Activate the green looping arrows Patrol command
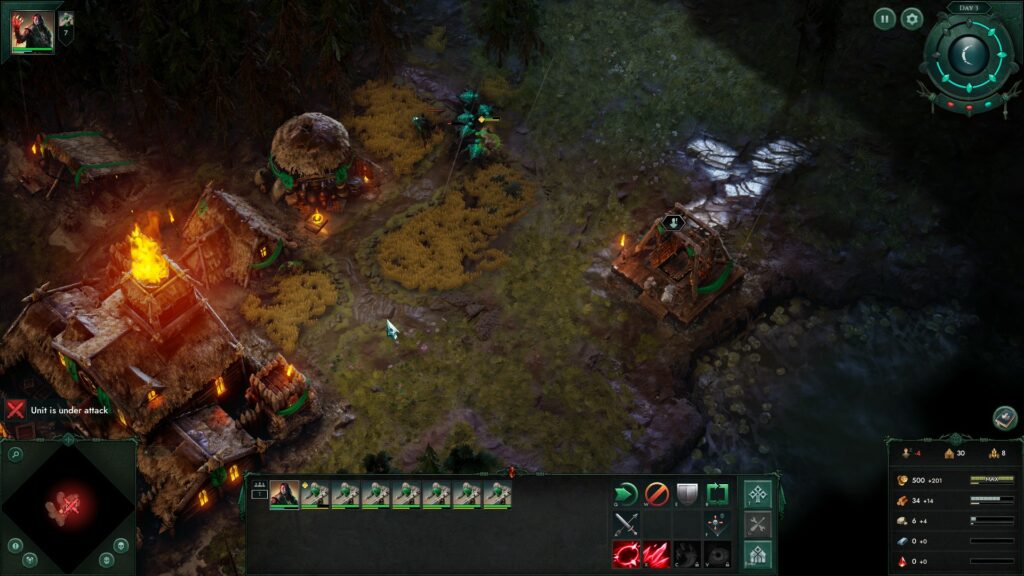1024x576 pixels. (x=717, y=494)
